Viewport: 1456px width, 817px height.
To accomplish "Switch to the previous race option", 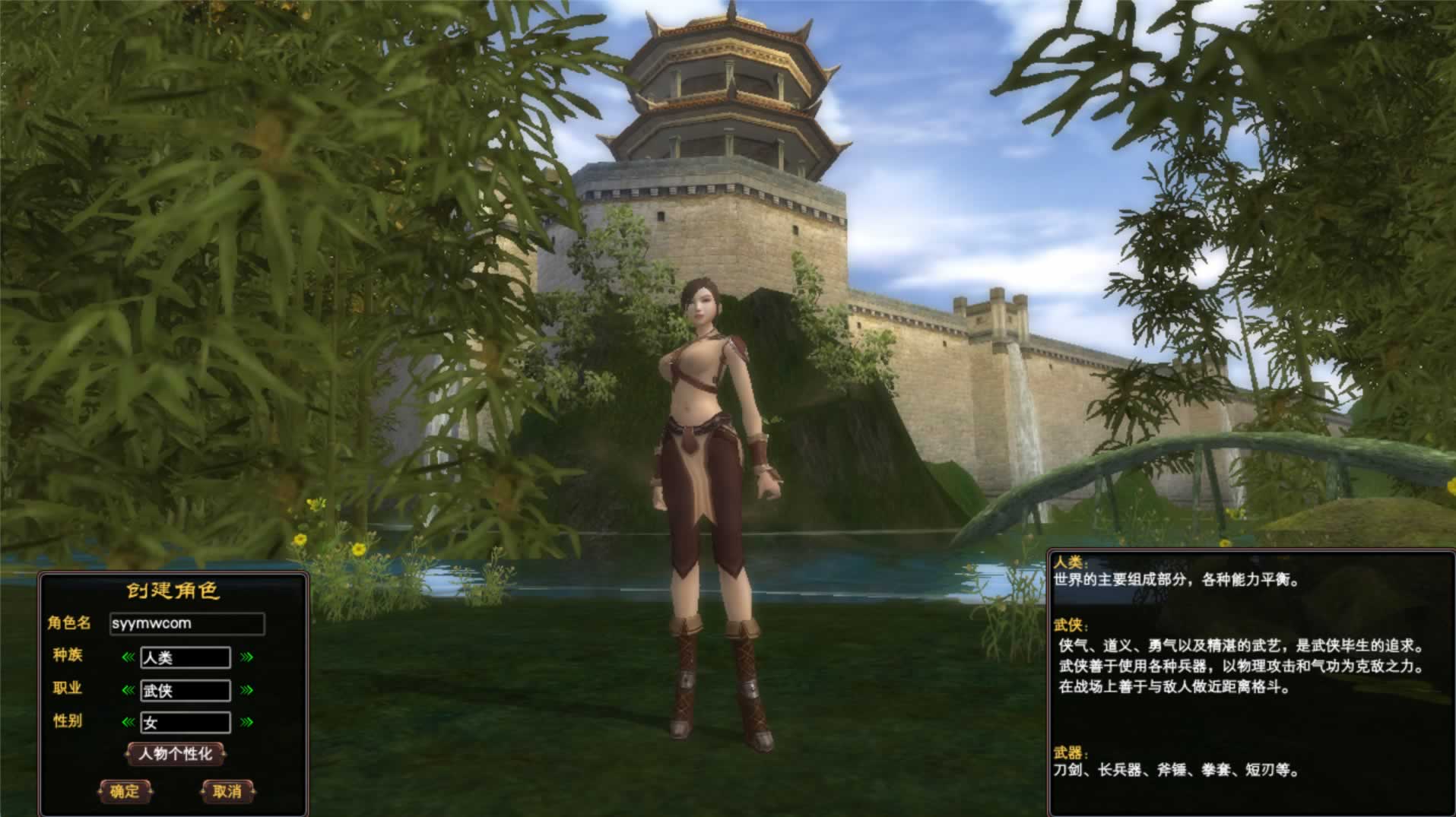I will click(x=128, y=657).
